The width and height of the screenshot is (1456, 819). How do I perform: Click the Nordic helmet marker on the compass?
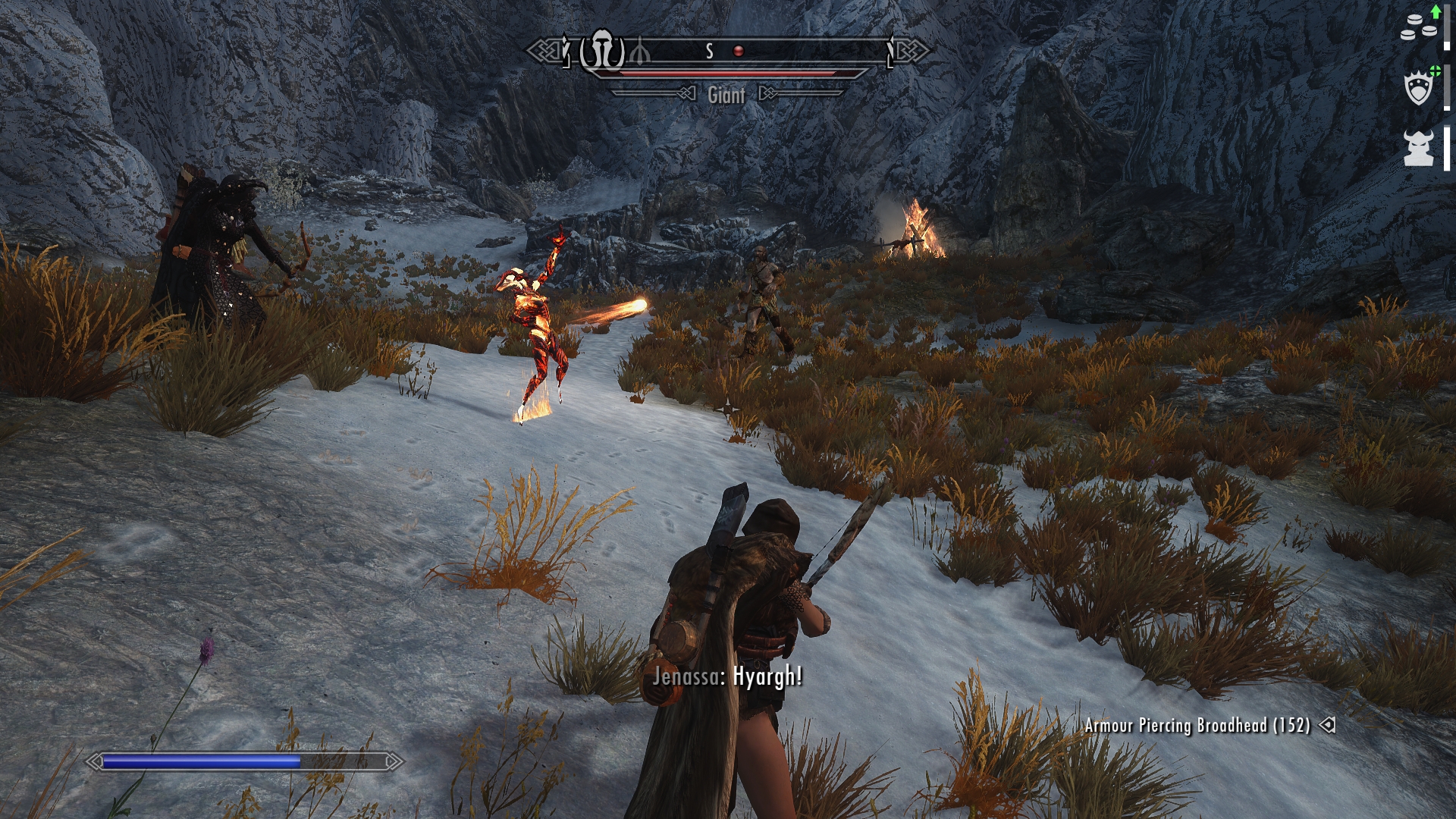tap(603, 51)
